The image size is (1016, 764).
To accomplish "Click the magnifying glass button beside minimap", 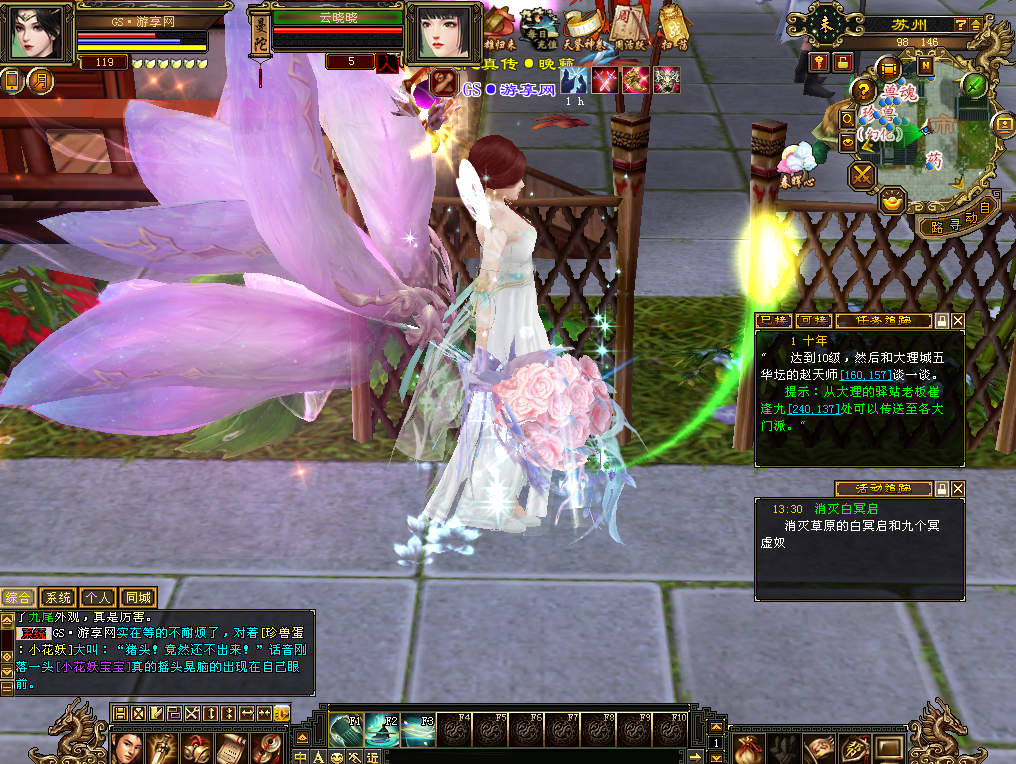I will click(x=847, y=118).
